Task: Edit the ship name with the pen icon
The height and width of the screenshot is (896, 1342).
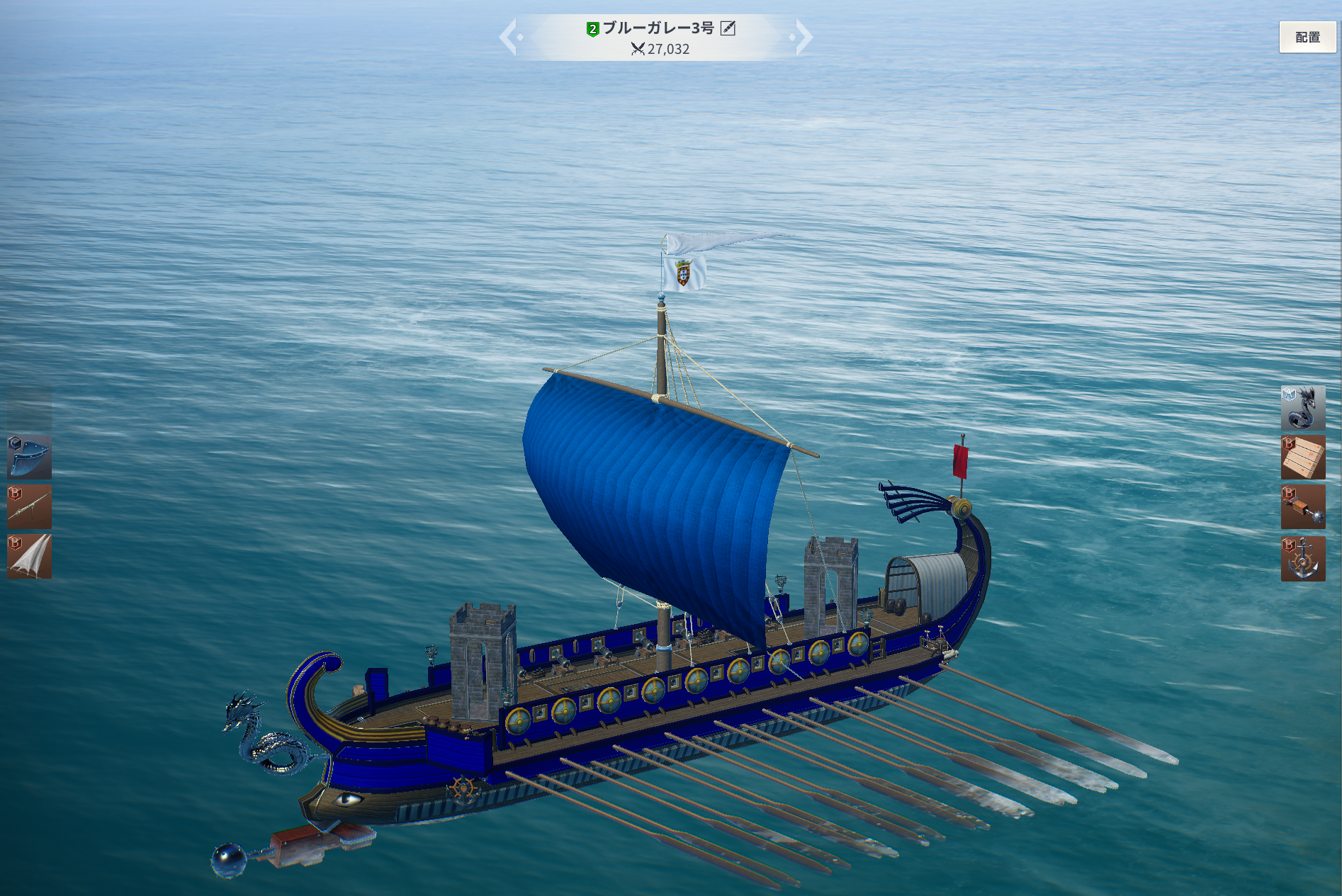Action: [728, 28]
